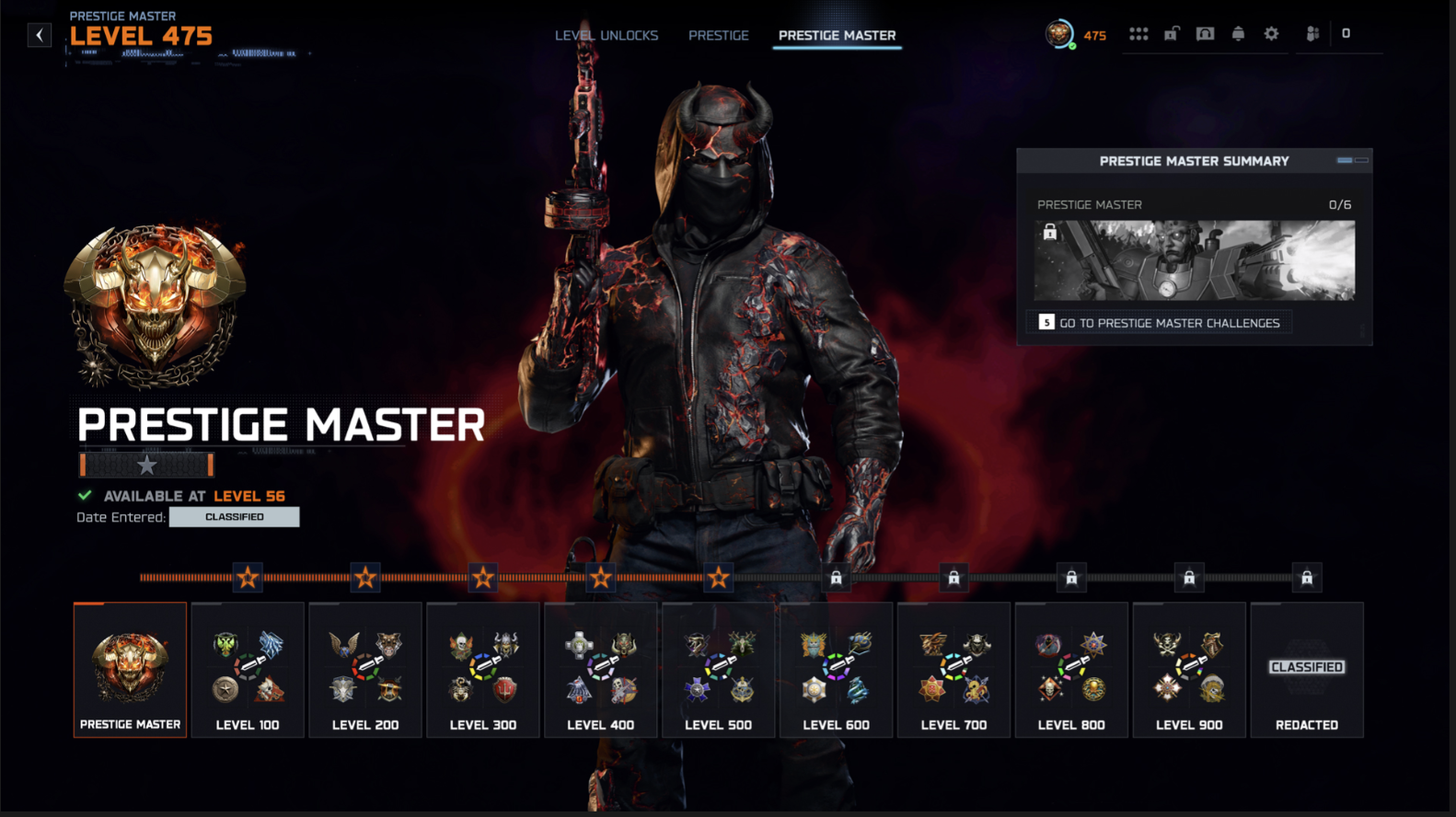Show notifications with the bell icon
1456x817 pixels.
[1238, 34]
